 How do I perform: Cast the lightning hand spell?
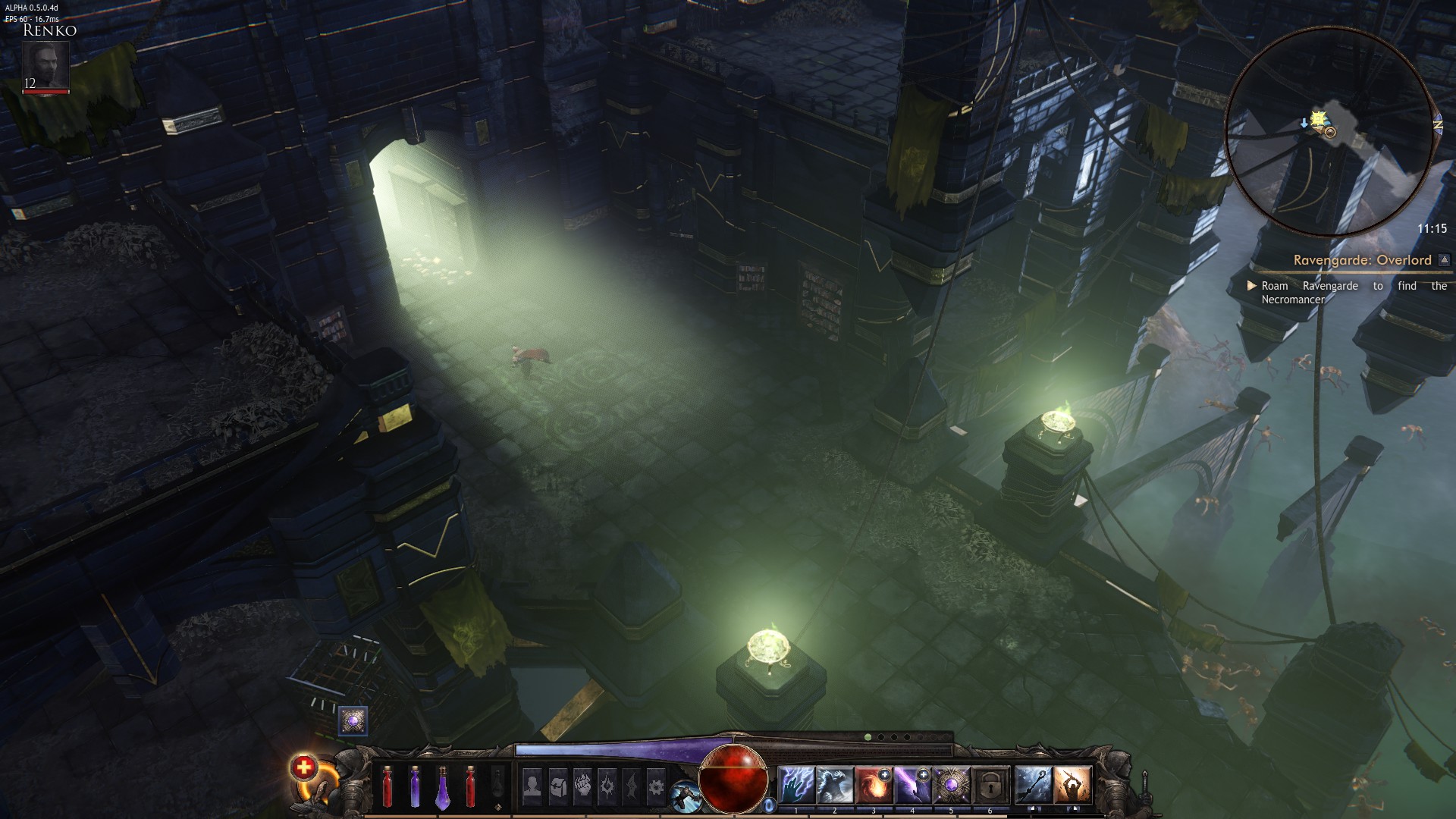[x=795, y=785]
